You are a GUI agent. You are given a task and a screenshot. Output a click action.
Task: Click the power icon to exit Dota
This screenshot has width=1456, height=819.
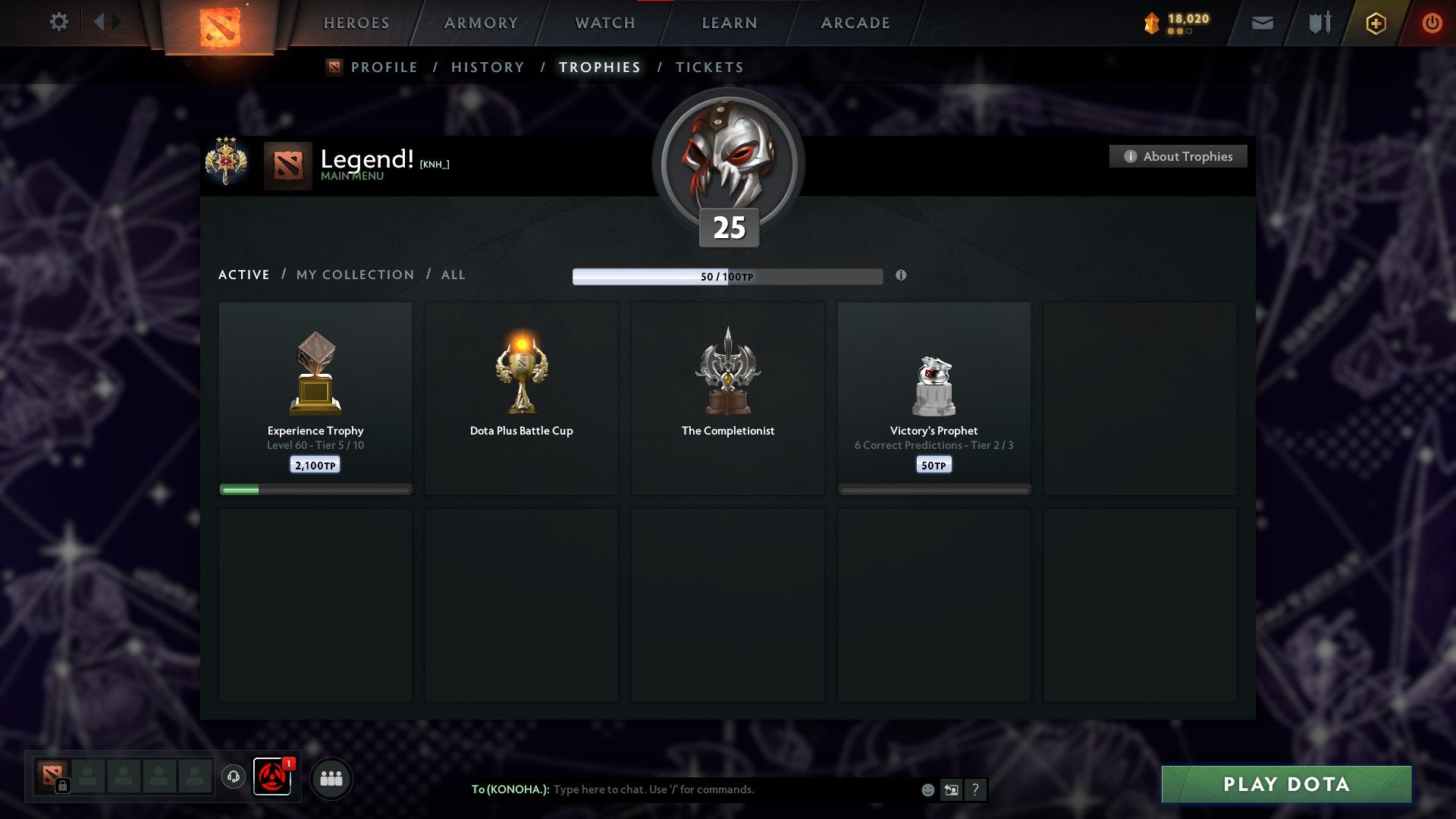1432,24
